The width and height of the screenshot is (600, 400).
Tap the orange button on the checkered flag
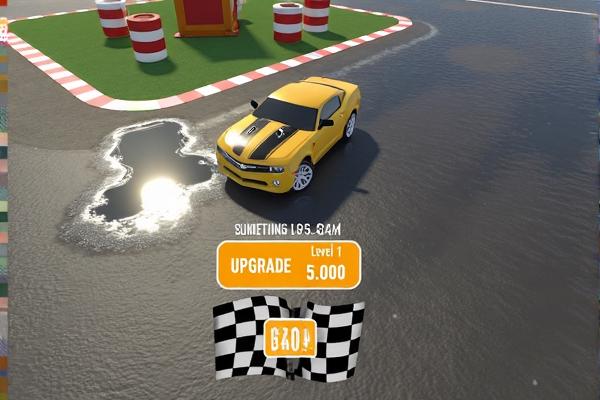[290, 338]
